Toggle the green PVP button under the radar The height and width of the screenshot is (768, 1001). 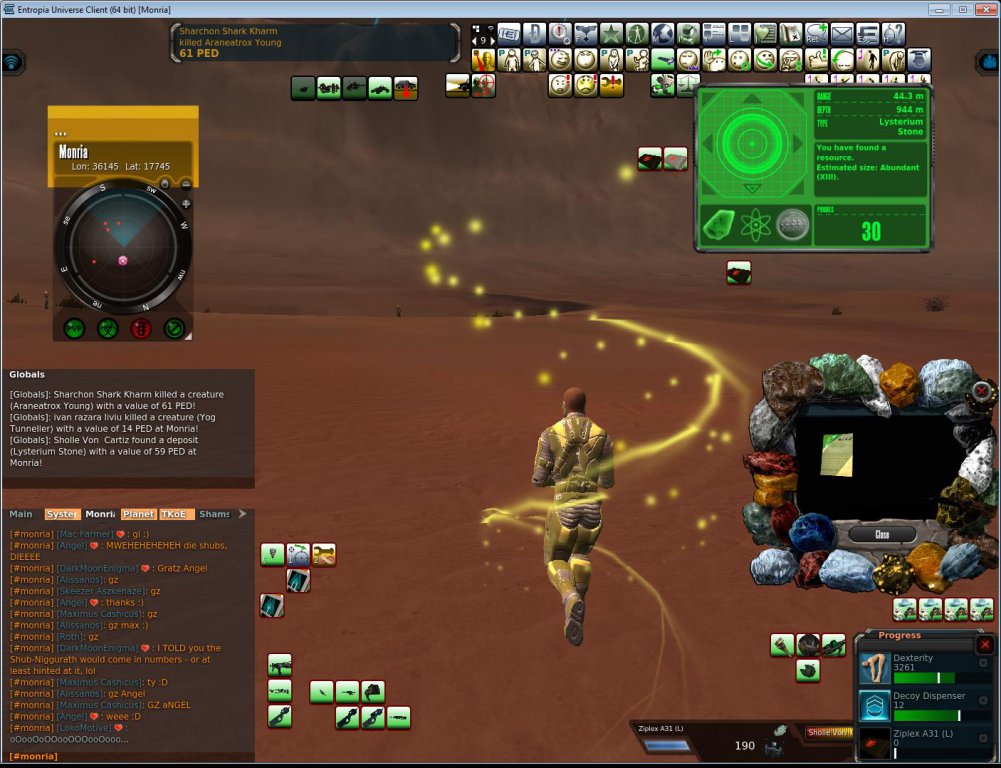[x=74, y=327]
